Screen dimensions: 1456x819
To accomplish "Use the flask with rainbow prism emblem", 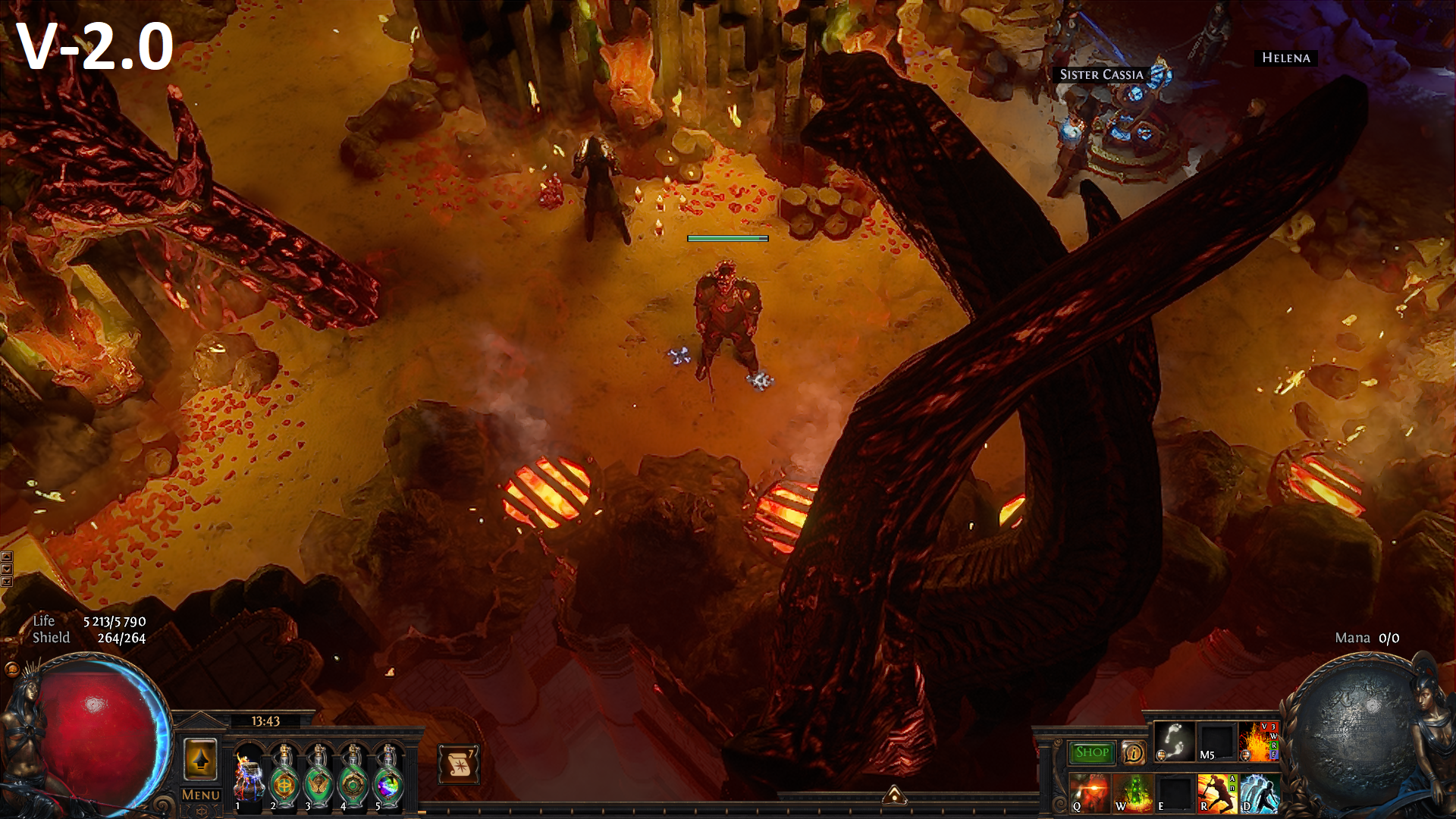I will tap(388, 777).
